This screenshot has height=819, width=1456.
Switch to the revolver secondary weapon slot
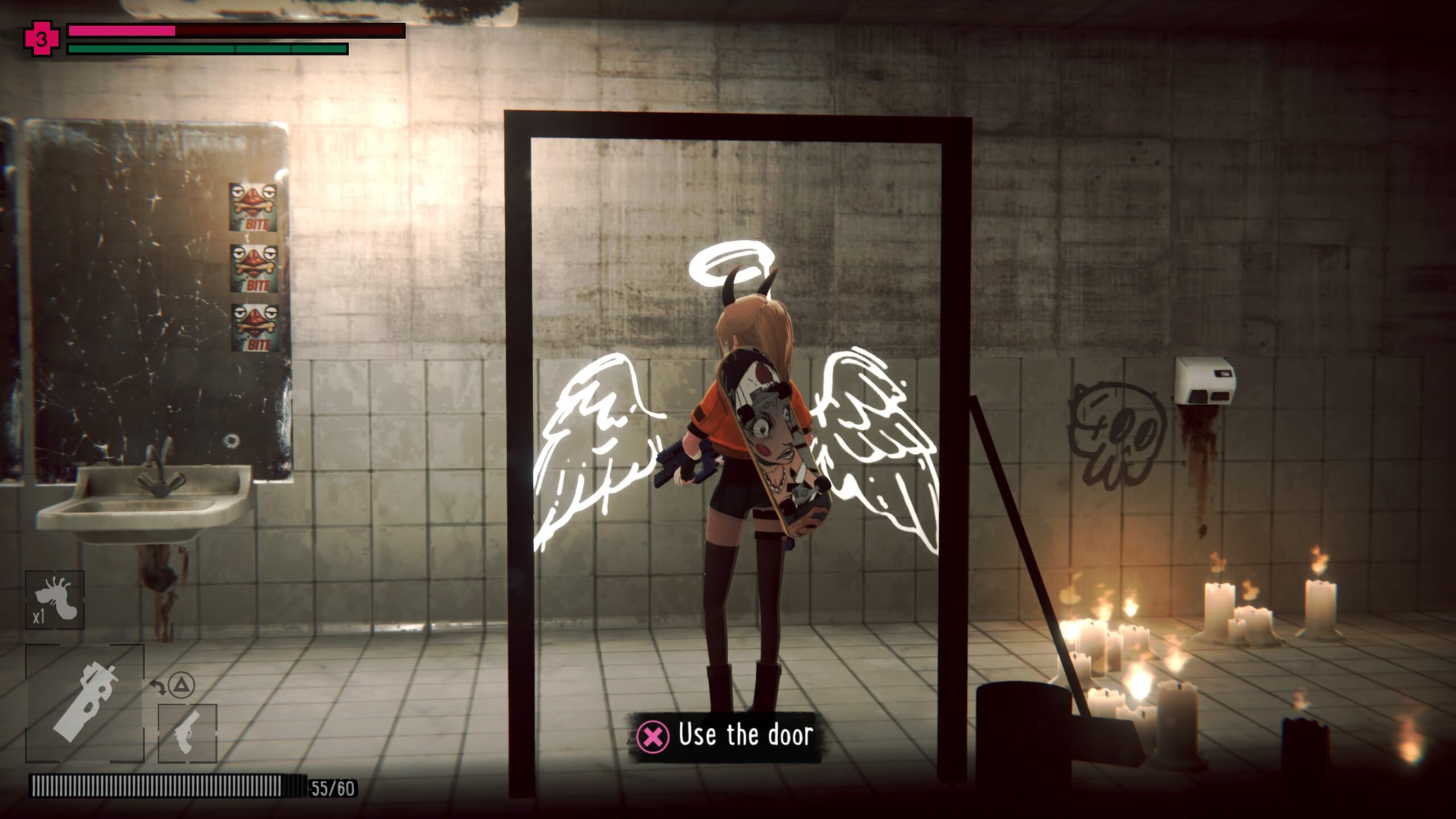pyautogui.click(x=188, y=733)
